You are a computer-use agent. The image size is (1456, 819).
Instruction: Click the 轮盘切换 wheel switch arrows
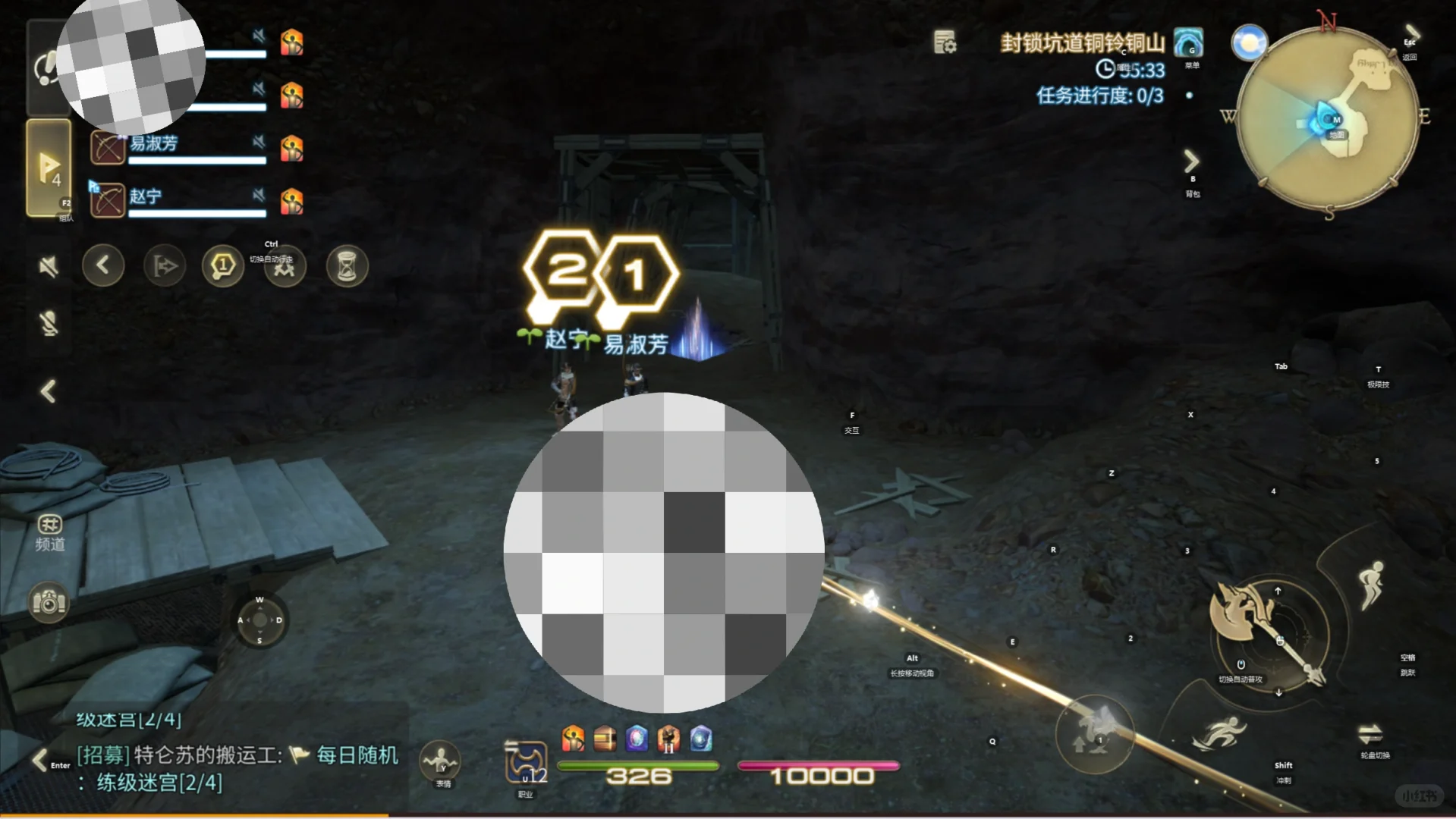1370,734
